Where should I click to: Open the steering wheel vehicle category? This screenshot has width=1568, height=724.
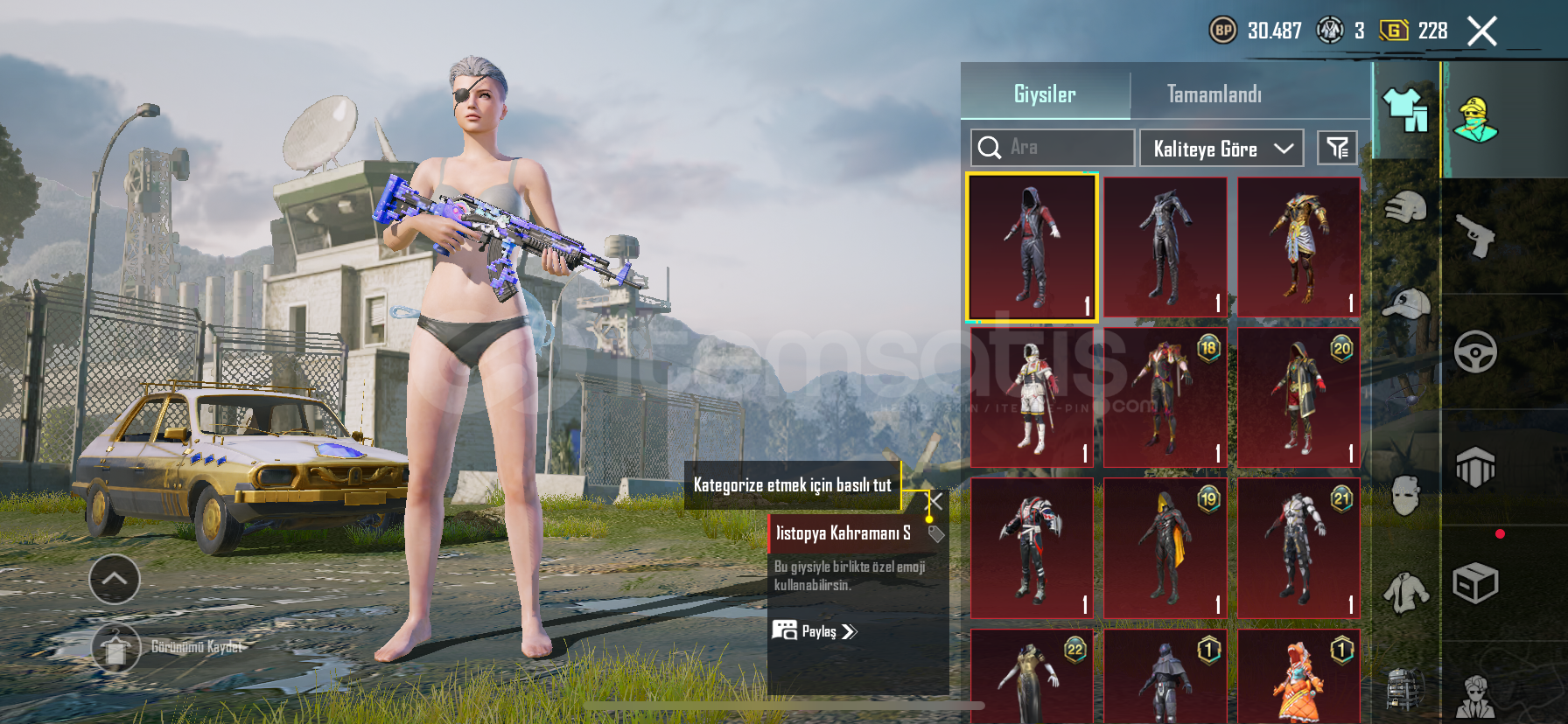click(x=1475, y=352)
